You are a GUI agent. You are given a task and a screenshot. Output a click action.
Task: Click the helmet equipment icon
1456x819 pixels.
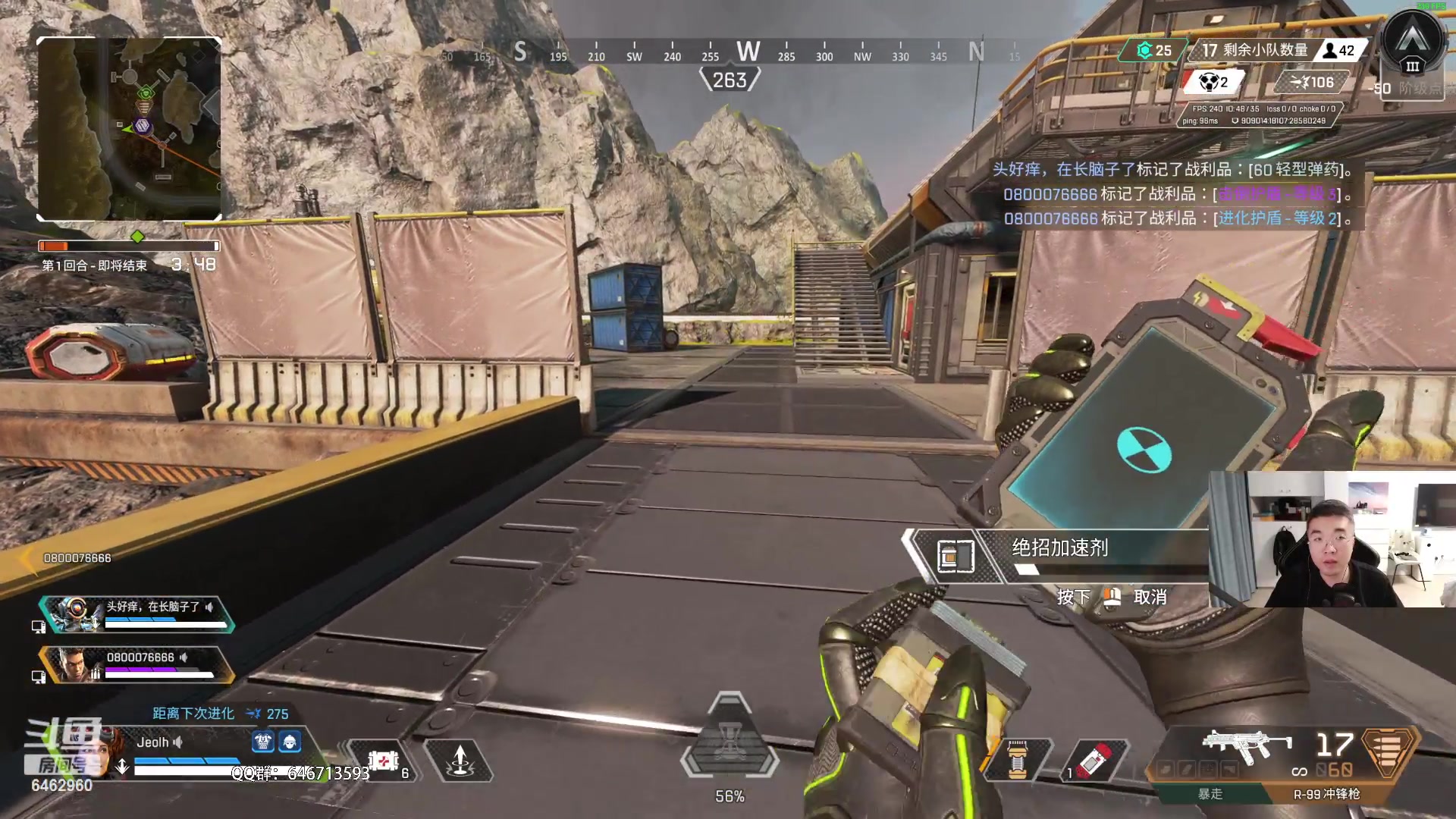click(290, 742)
